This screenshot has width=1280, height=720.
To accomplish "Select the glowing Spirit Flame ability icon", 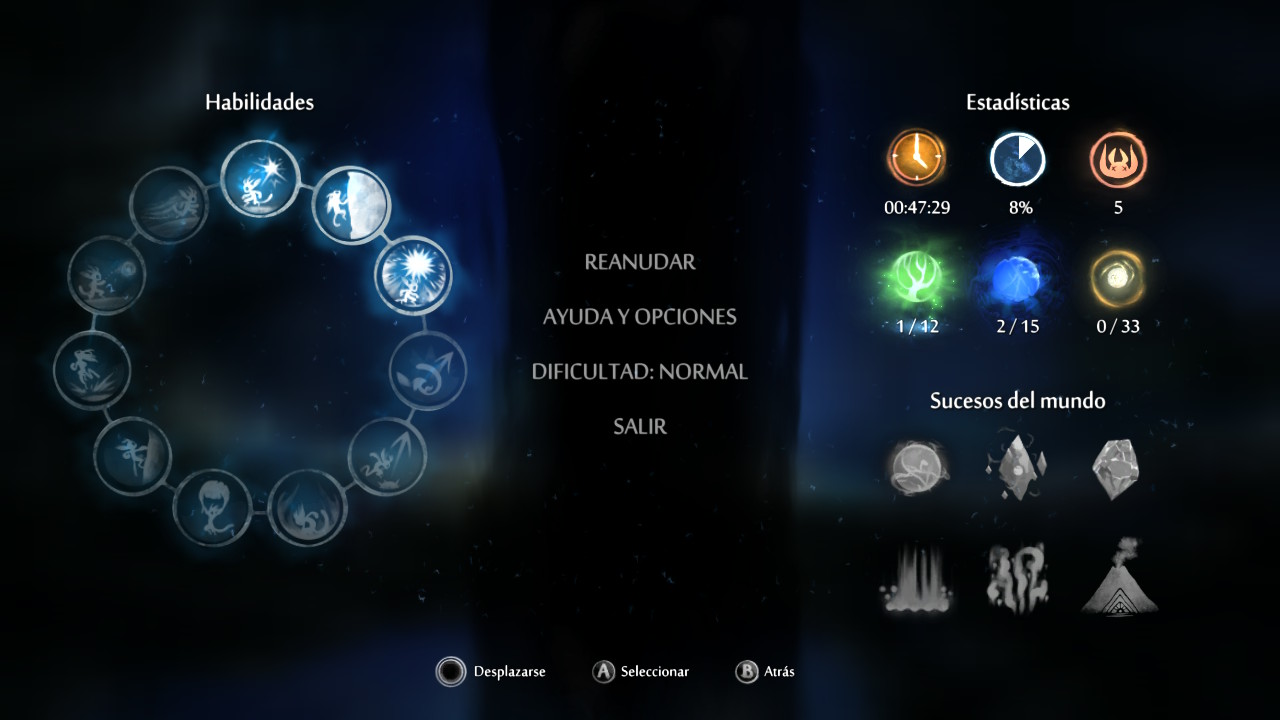I will 258,179.
